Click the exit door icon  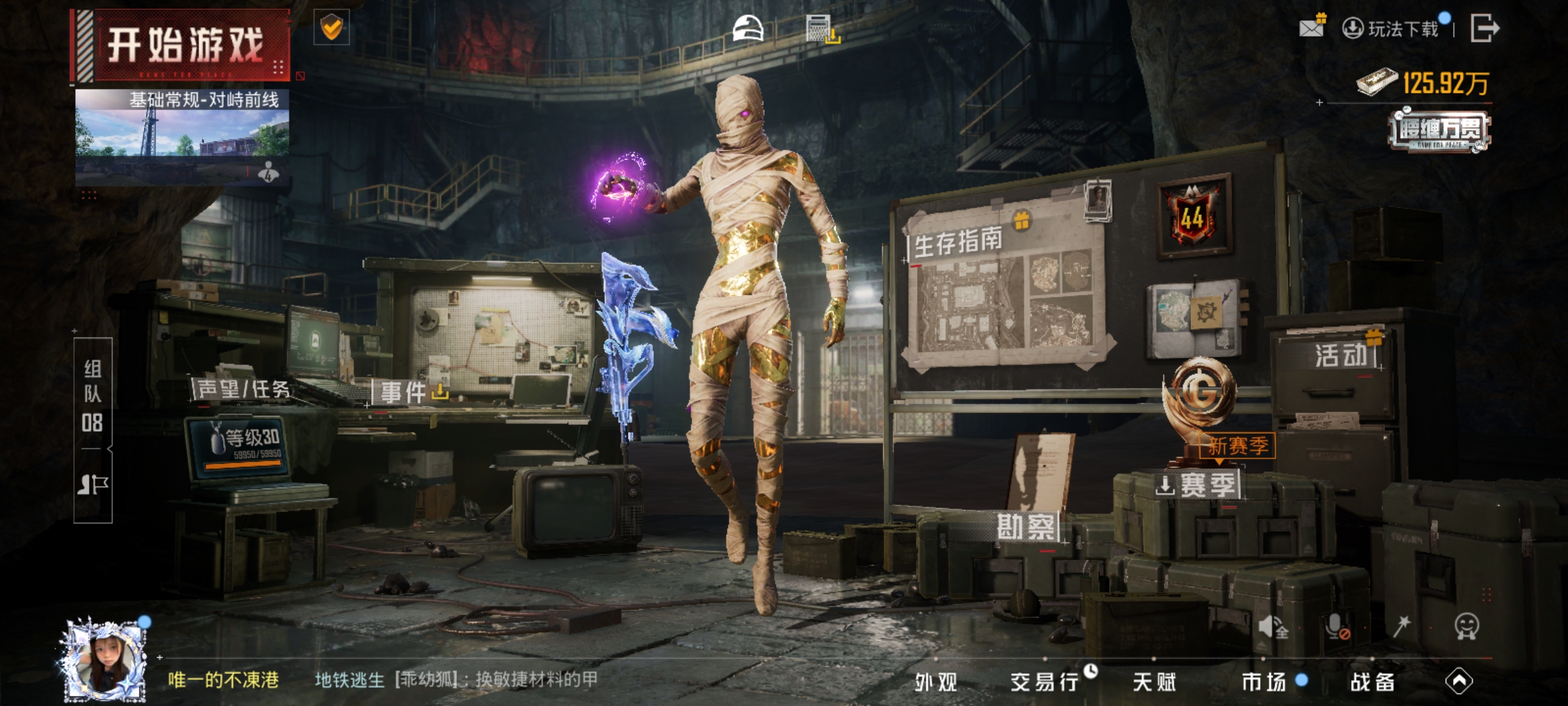click(1484, 29)
